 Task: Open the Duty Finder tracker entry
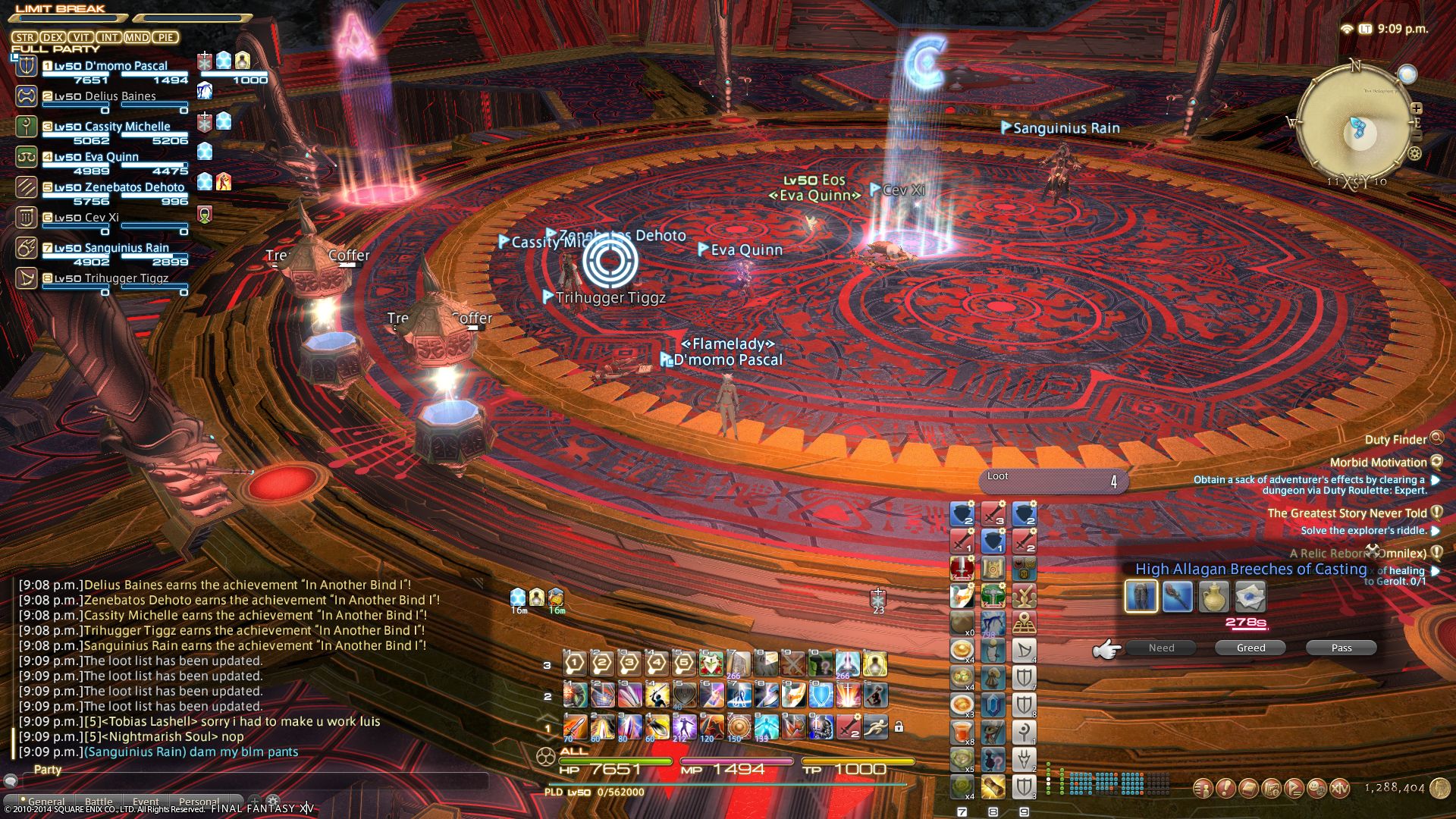[x=1395, y=439]
